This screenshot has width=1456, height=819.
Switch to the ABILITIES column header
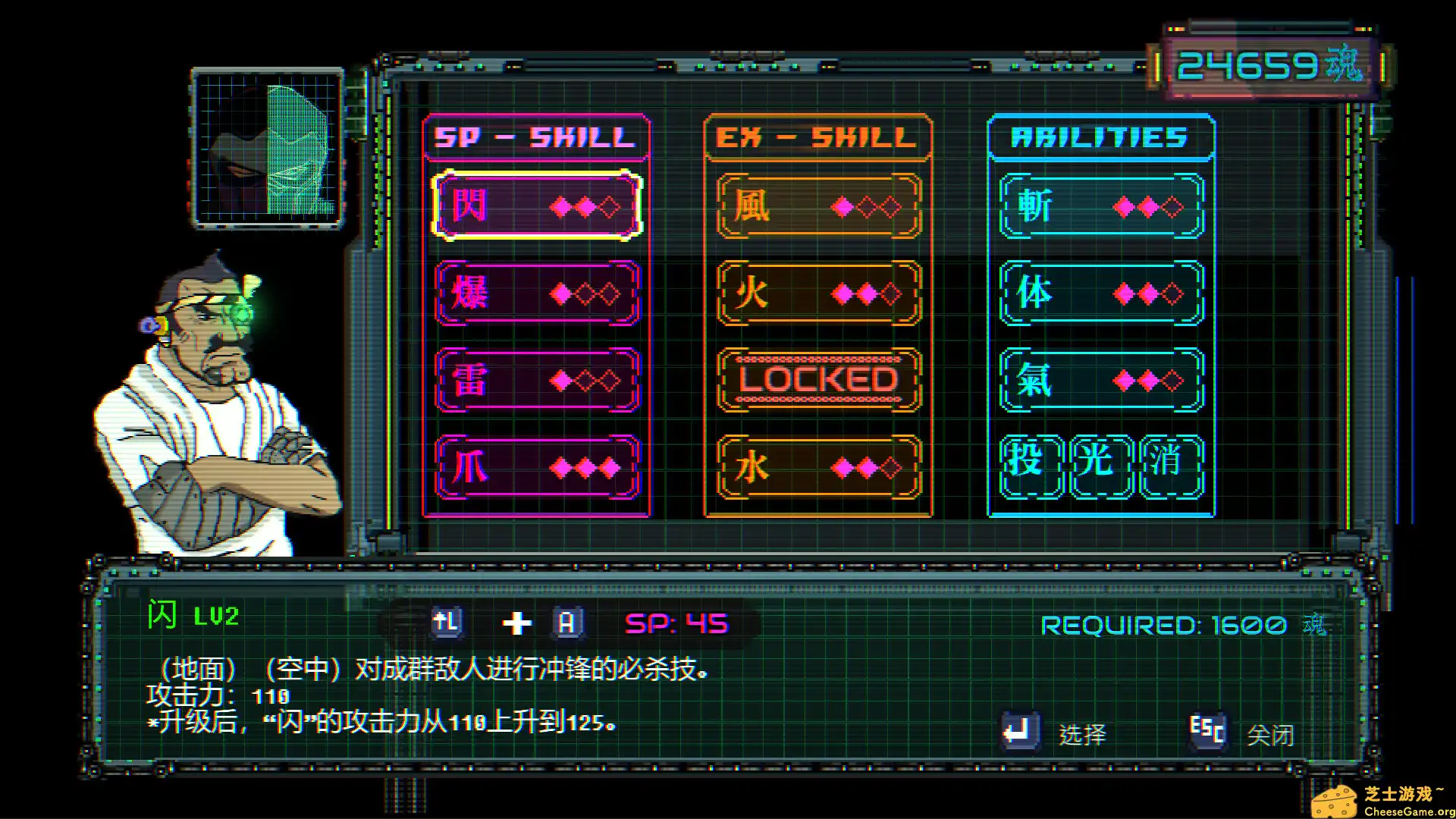pos(1100,138)
